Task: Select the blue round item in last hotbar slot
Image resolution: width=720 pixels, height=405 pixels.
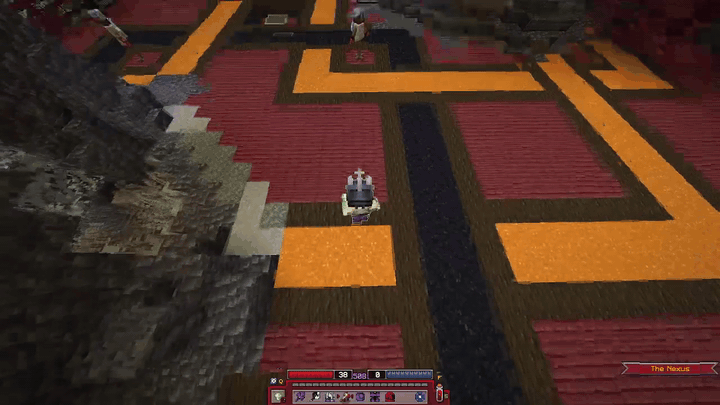Action: pos(420,397)
